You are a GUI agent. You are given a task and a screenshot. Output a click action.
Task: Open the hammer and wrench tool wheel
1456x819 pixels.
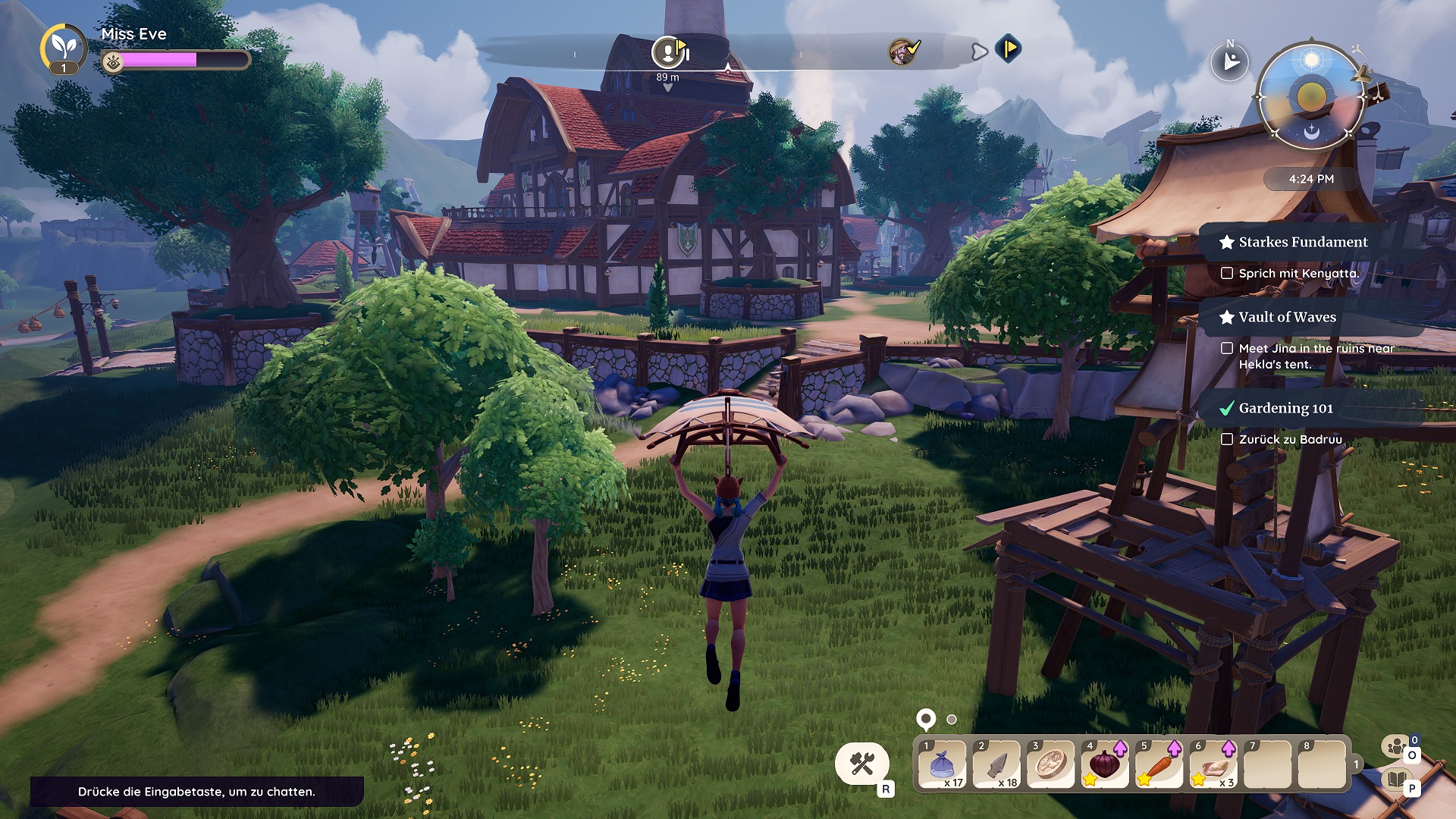pos(862,763)
